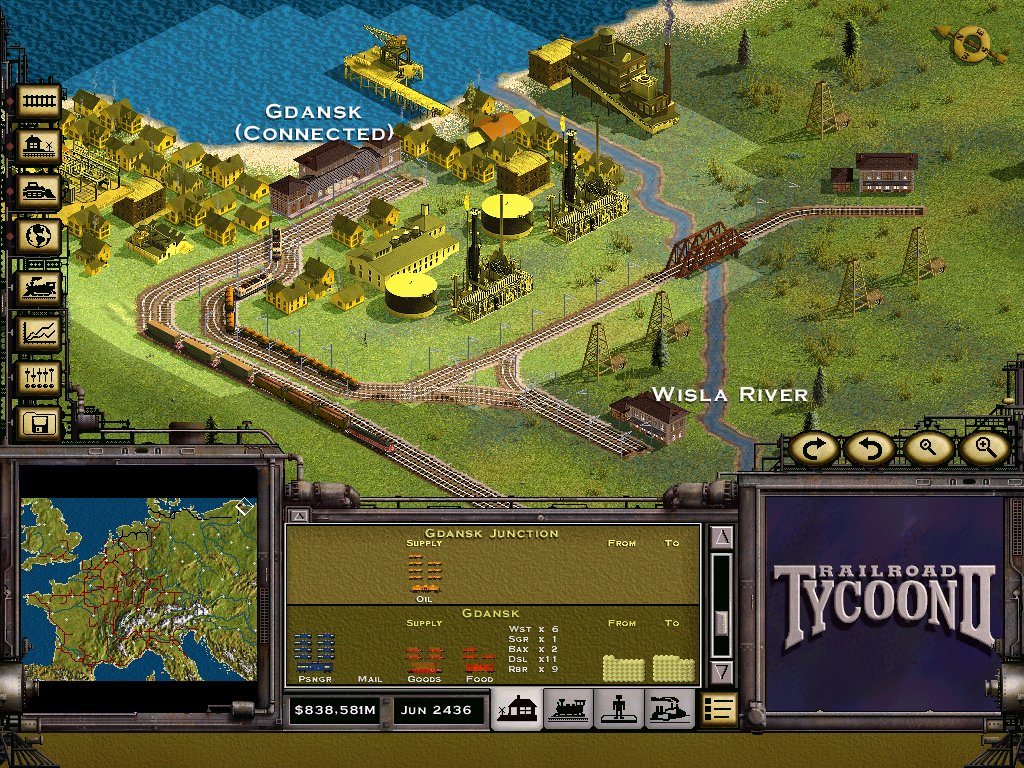The image size is (1024, 768).
Task: Click the globe overview button
Action: click(x=40, y=238)
